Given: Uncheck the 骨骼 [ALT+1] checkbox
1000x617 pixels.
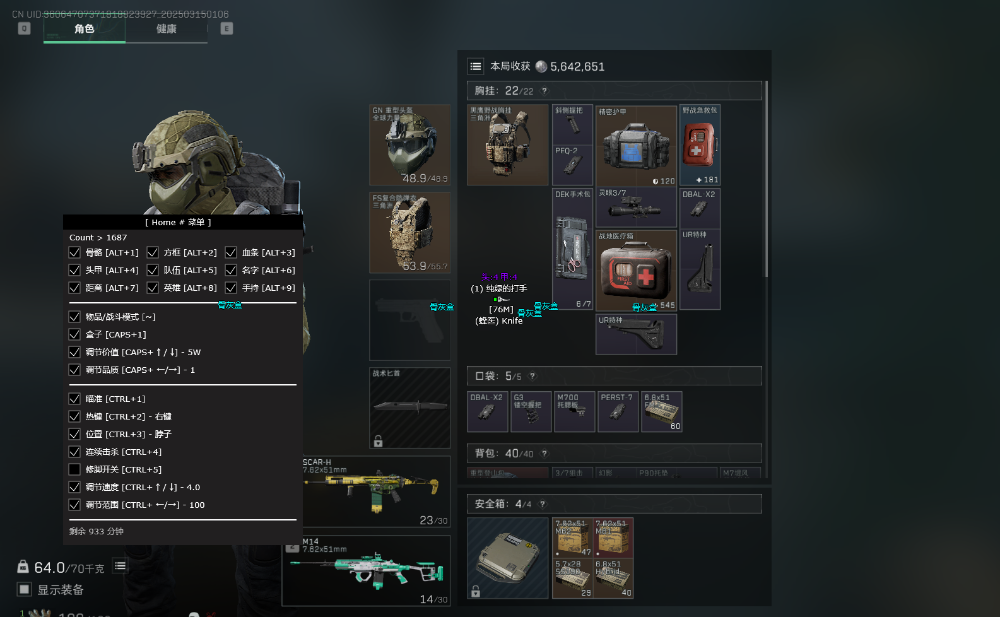Looking at the screenshot, I should (74, 252).
